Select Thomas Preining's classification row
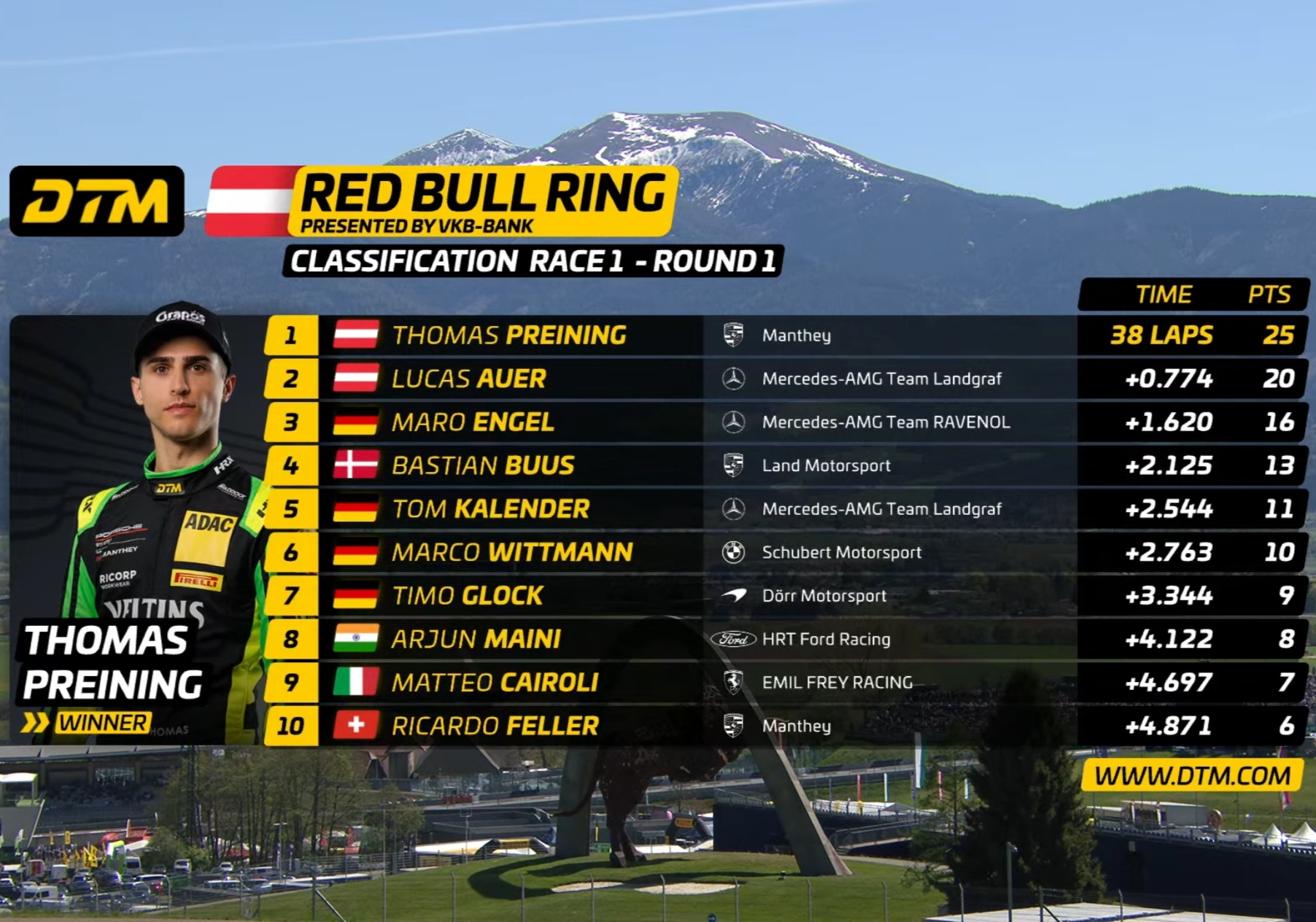Screen dimensions: 1316x922 509,336
